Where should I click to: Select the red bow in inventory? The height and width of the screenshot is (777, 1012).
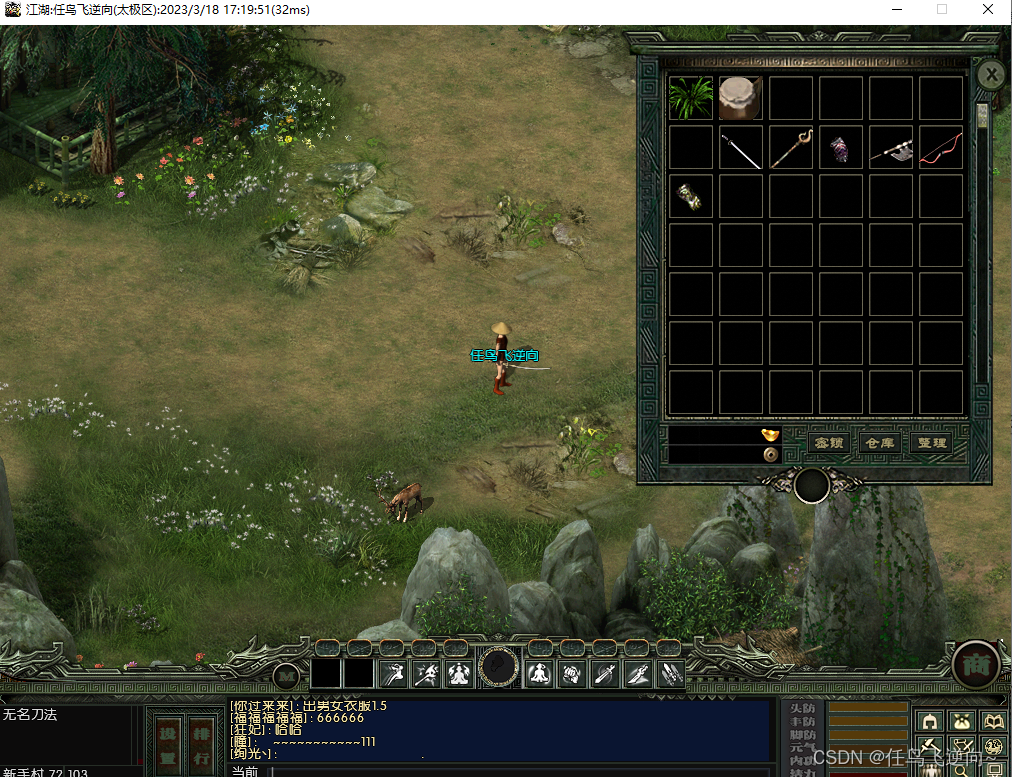click(x=940, y=148)
